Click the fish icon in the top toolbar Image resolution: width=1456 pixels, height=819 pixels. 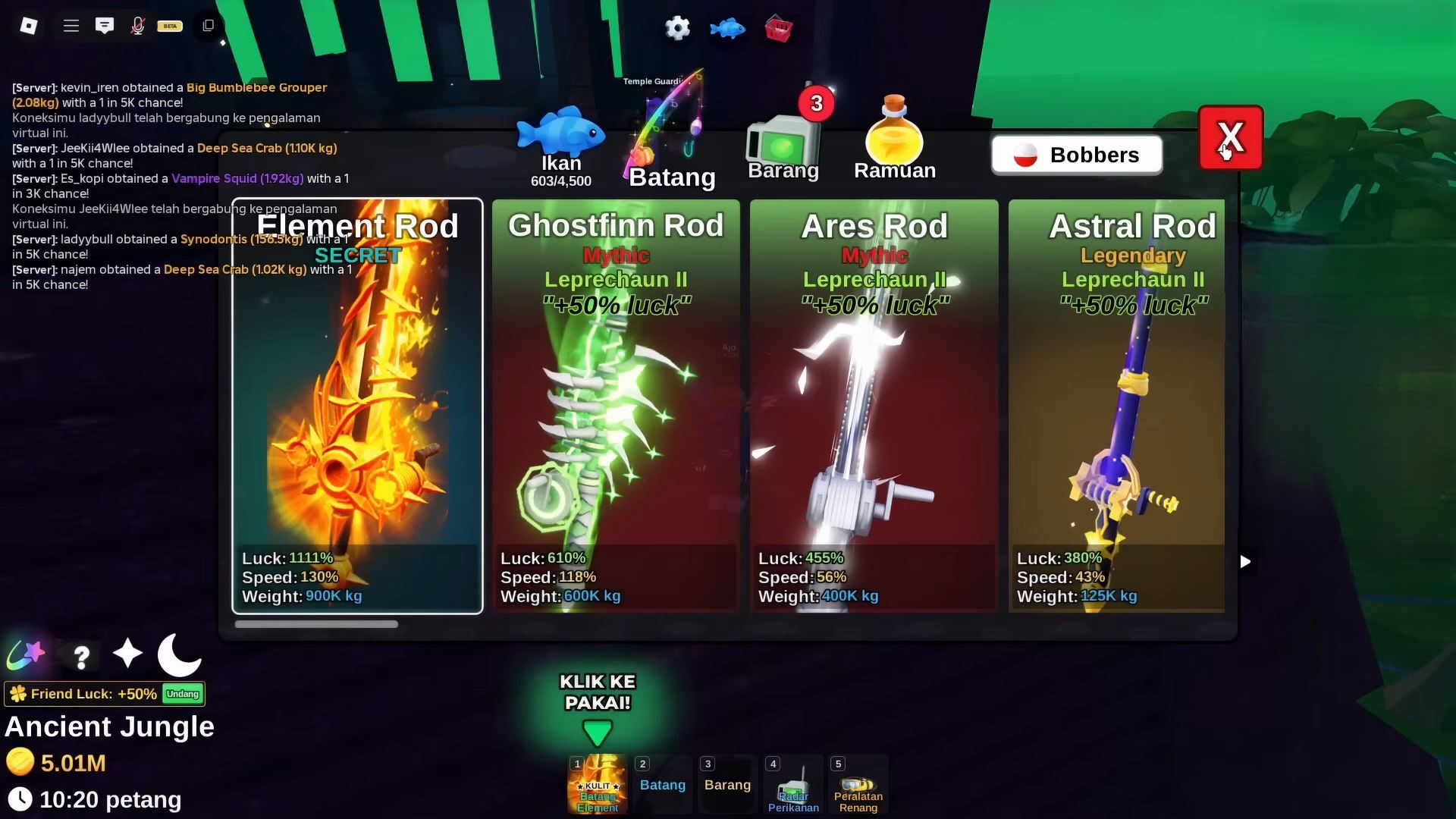click(x=727, y=28)
